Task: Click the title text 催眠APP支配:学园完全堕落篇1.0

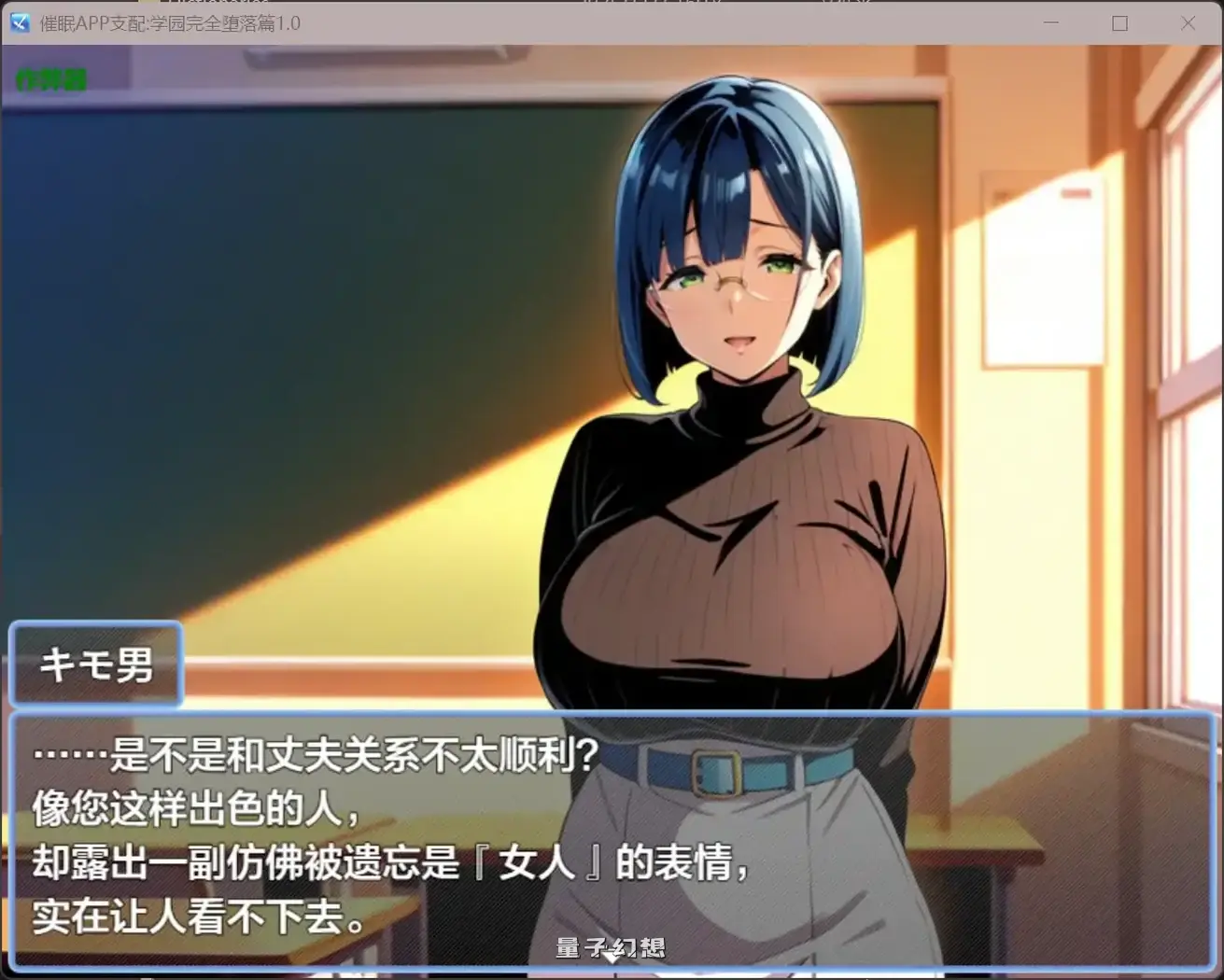Action: coord(168,23)
